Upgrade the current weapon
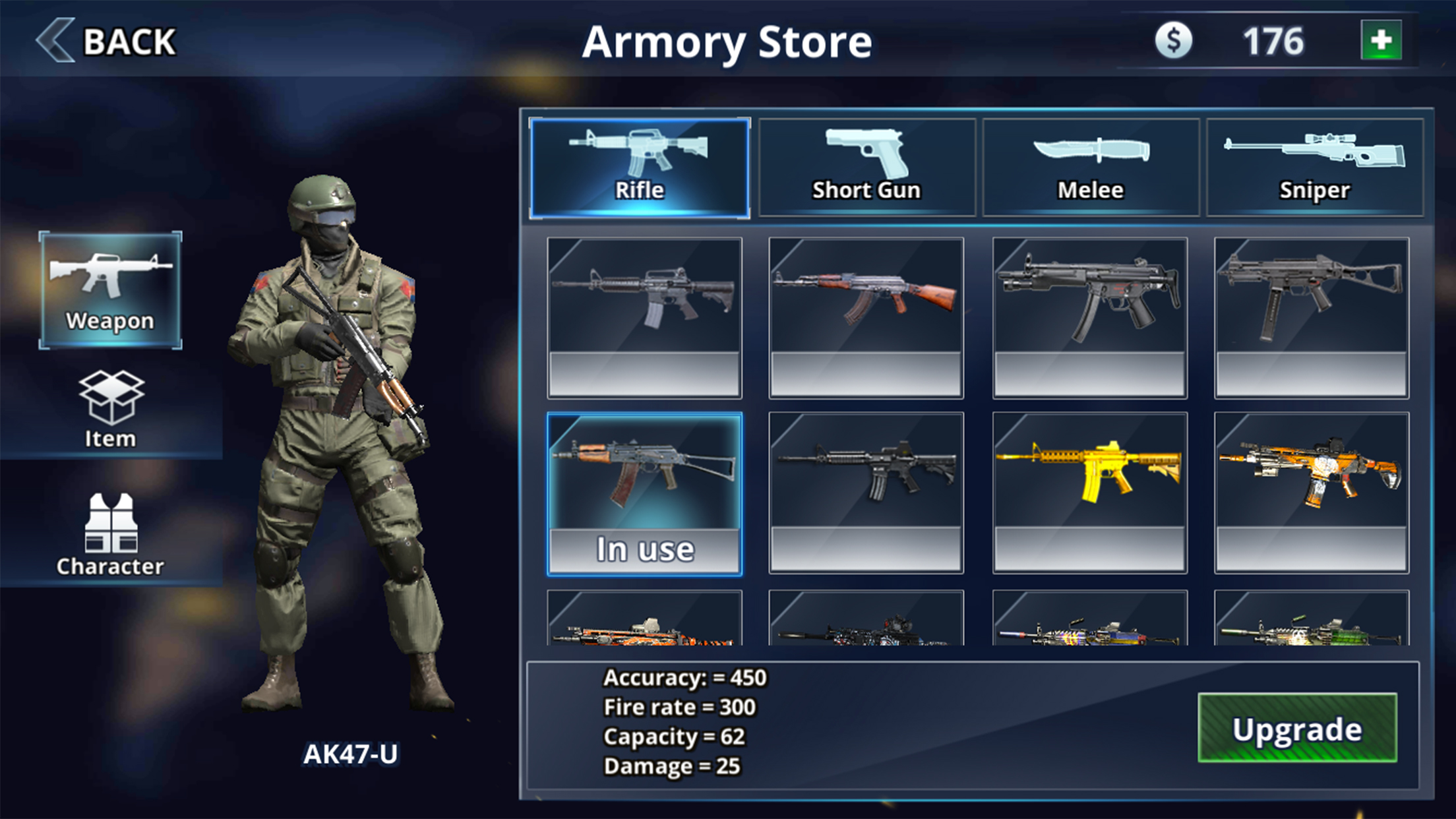Viewport: 1456px width, 819px height. (x=1297, y=728)
